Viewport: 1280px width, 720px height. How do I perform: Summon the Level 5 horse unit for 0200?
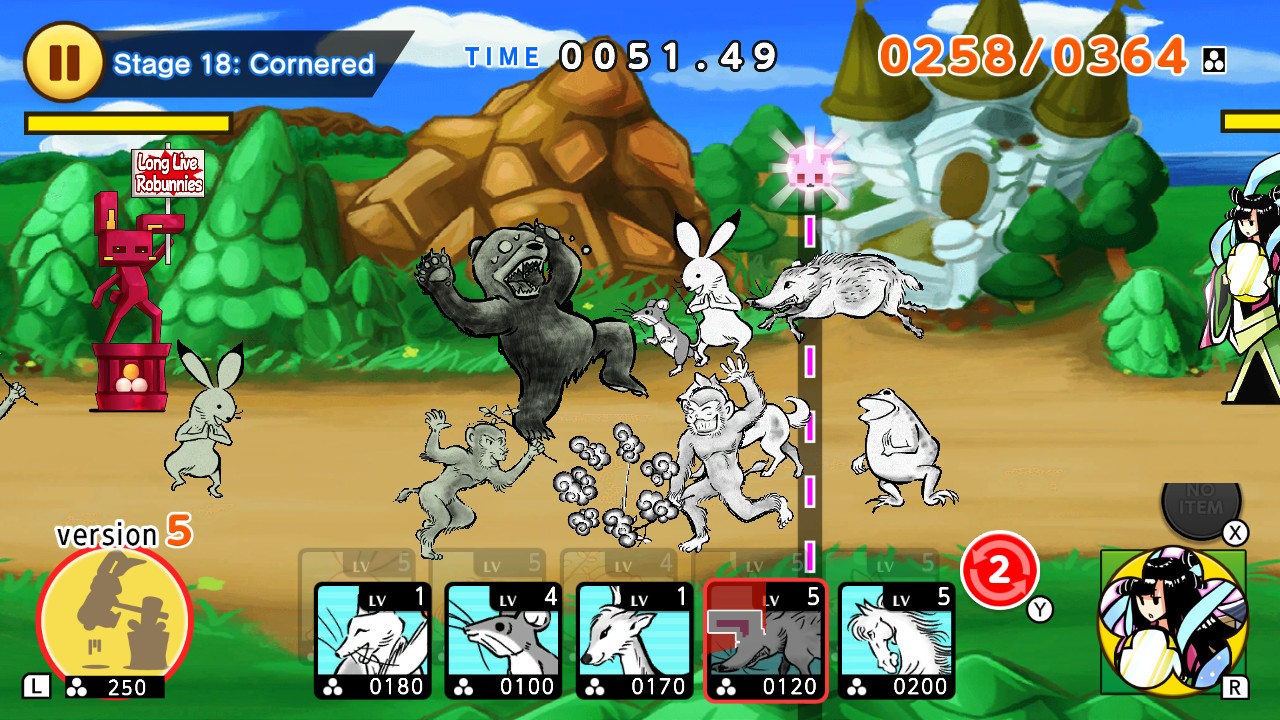coord(898,640)
